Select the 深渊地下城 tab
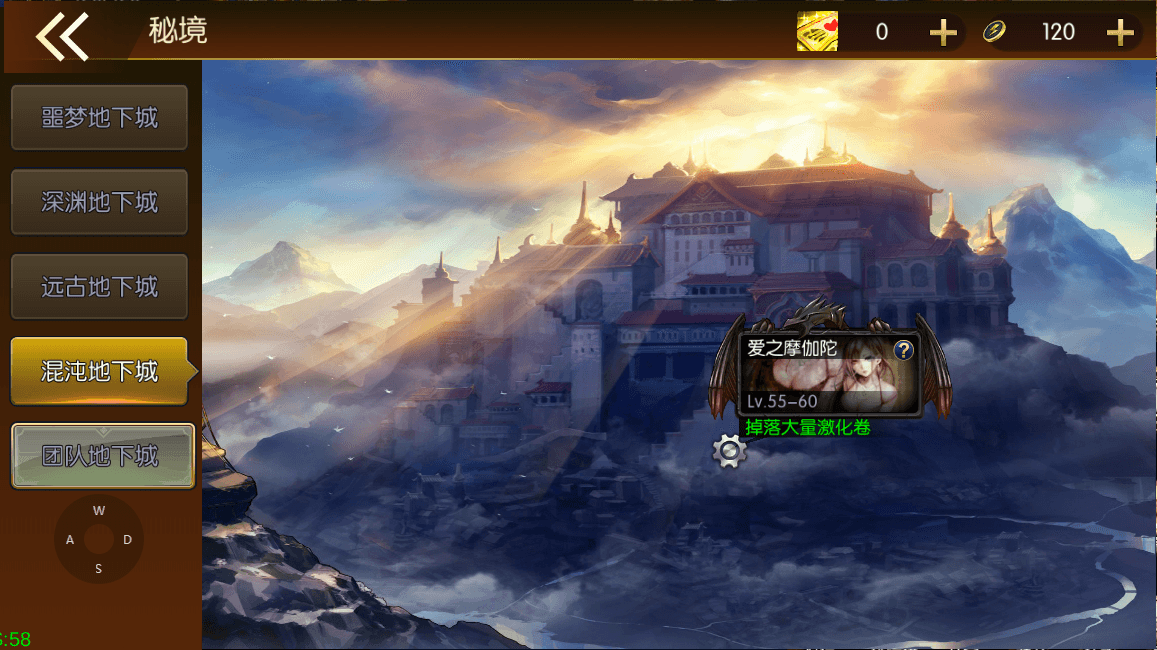The width and height of the screenshot is (1157, 650). pyautogui.click(x=99, y=202)
